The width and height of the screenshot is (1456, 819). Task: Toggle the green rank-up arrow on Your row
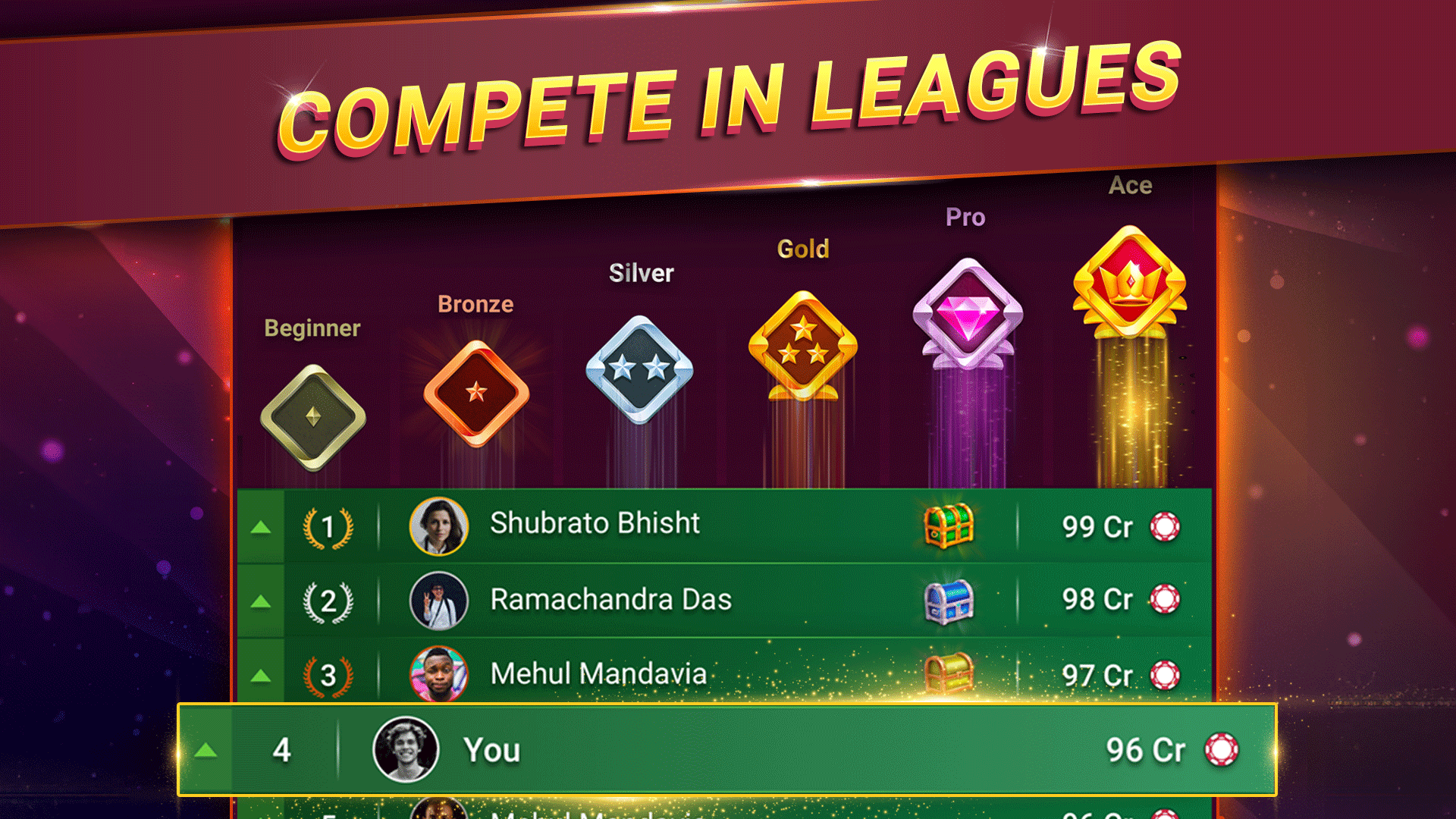205,749
